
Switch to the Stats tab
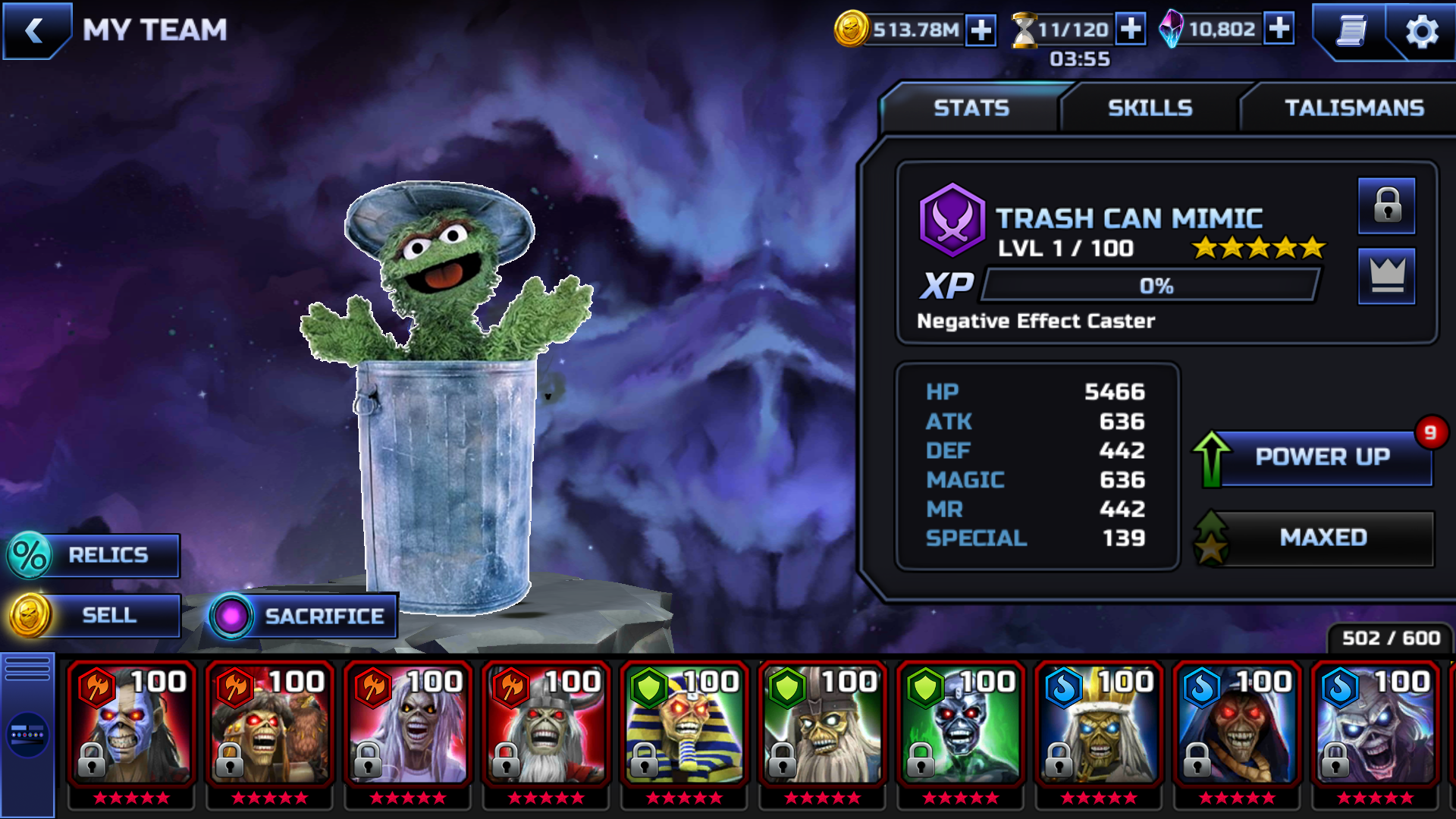tap(971, 108)
